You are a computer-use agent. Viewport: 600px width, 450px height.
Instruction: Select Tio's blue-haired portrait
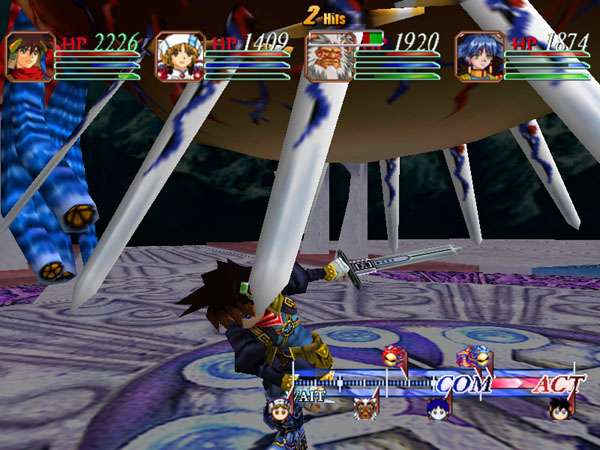[479, 56]
